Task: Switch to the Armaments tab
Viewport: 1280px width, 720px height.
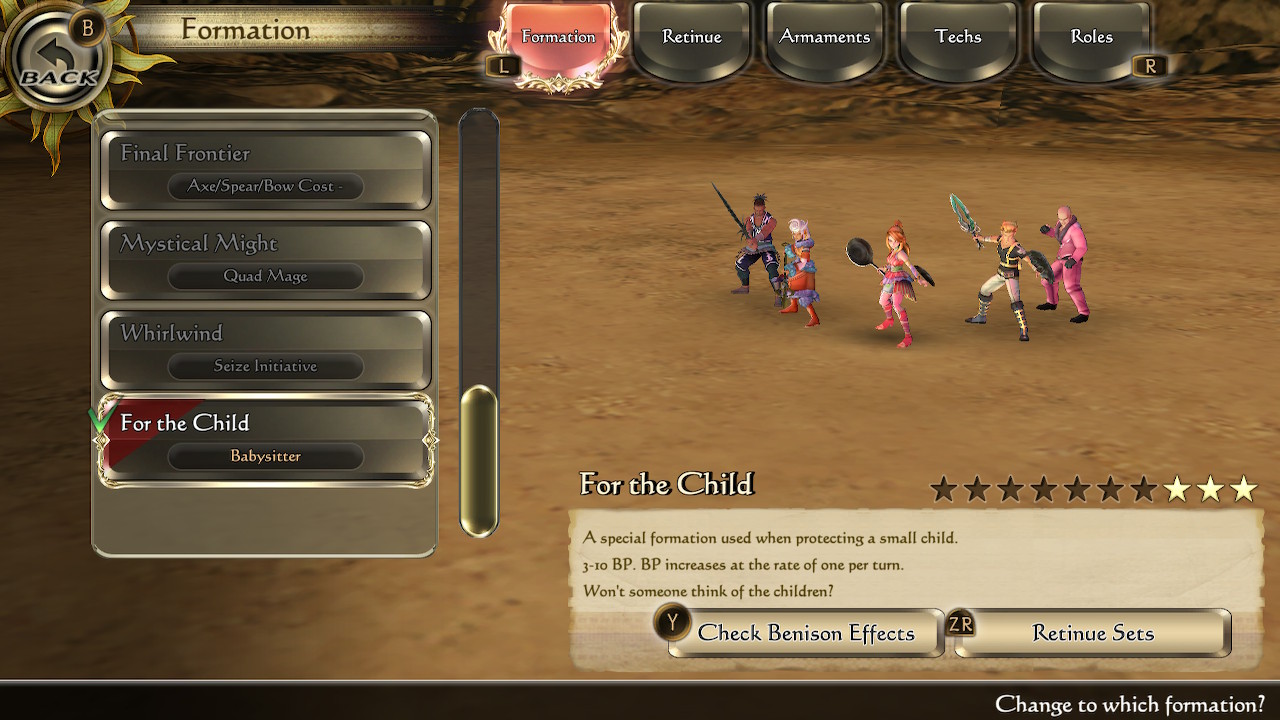Action: (825, 38)
